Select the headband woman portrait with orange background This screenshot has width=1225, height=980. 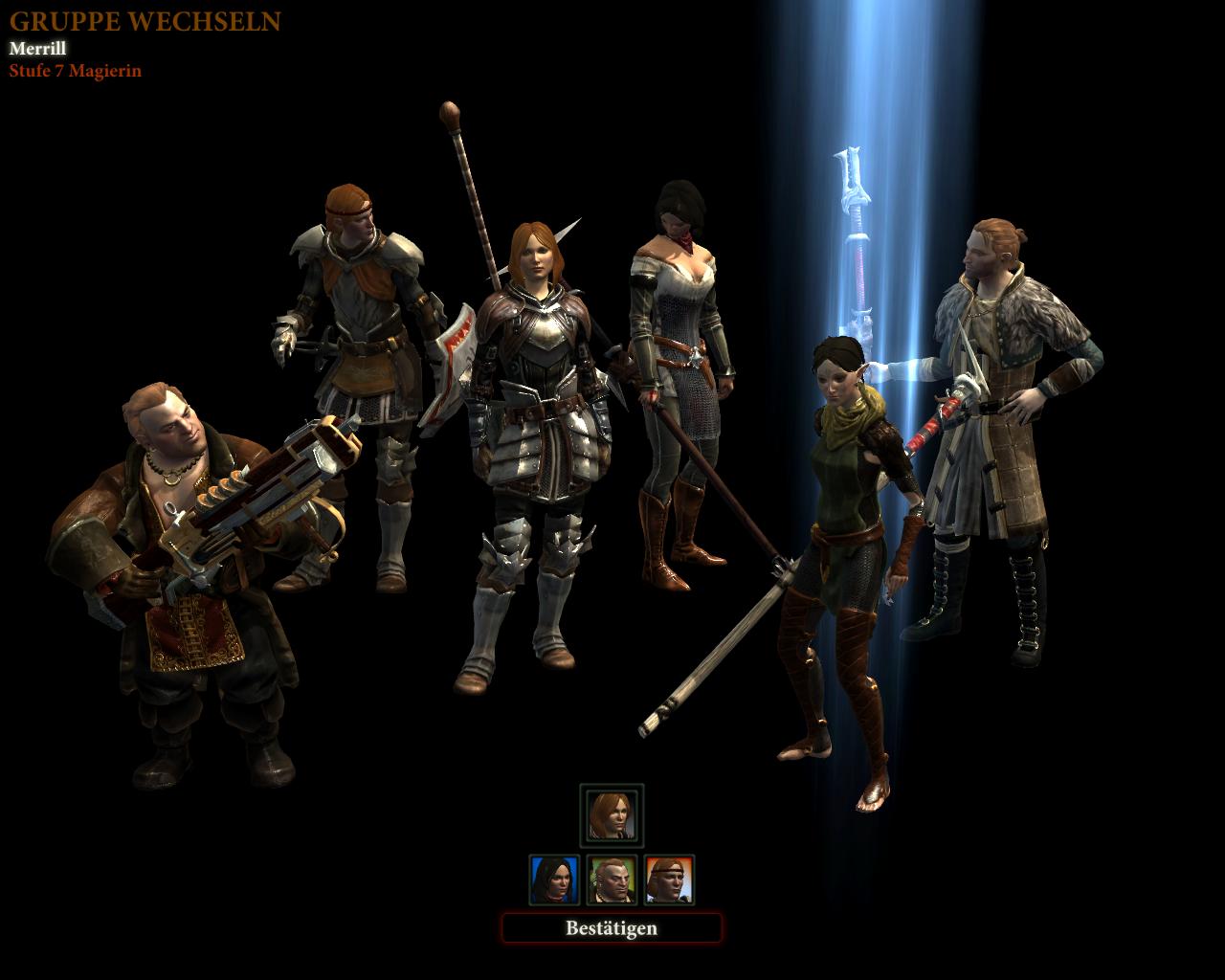click(669, 880)
